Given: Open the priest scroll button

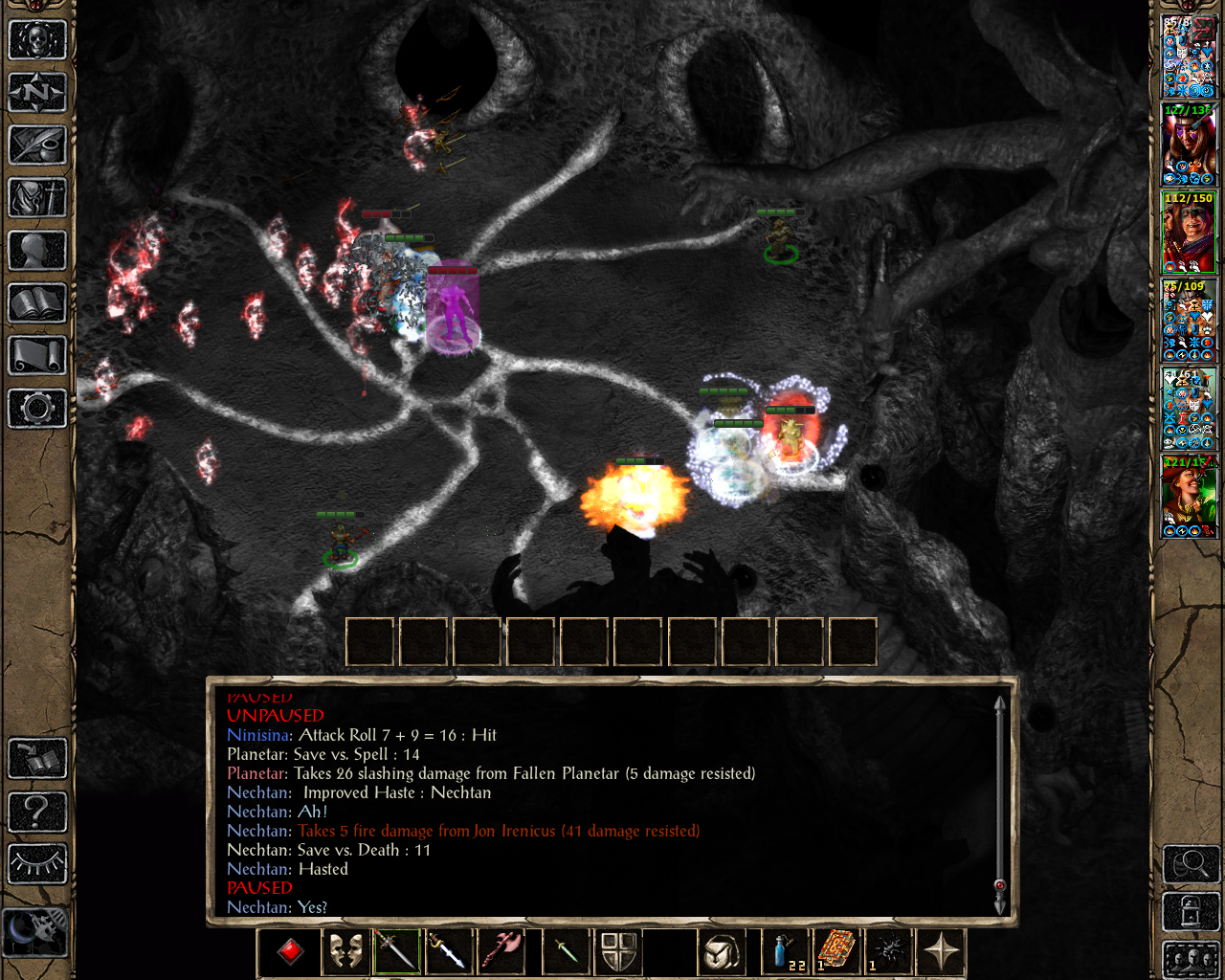Looking at the screenshot, I should pyautogui.click(x=37, y=356).
